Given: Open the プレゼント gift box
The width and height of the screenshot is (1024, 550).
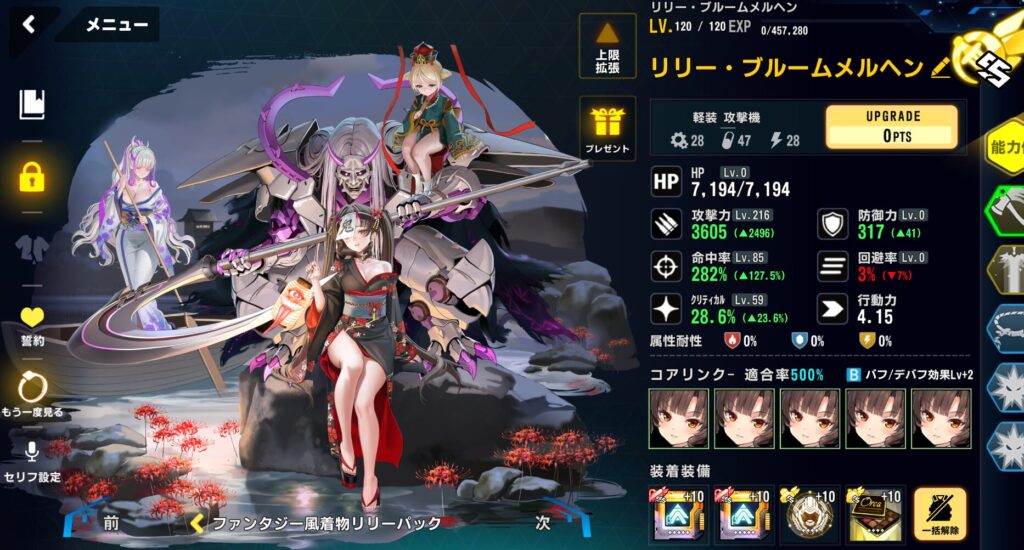Looking at the screenshot, I should click(x=607, y=129).
